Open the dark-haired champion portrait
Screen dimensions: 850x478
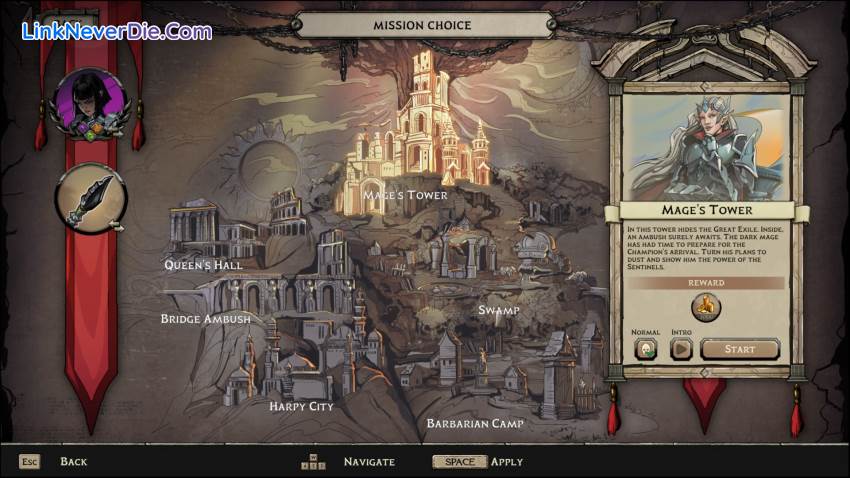(x=91, y=102)
